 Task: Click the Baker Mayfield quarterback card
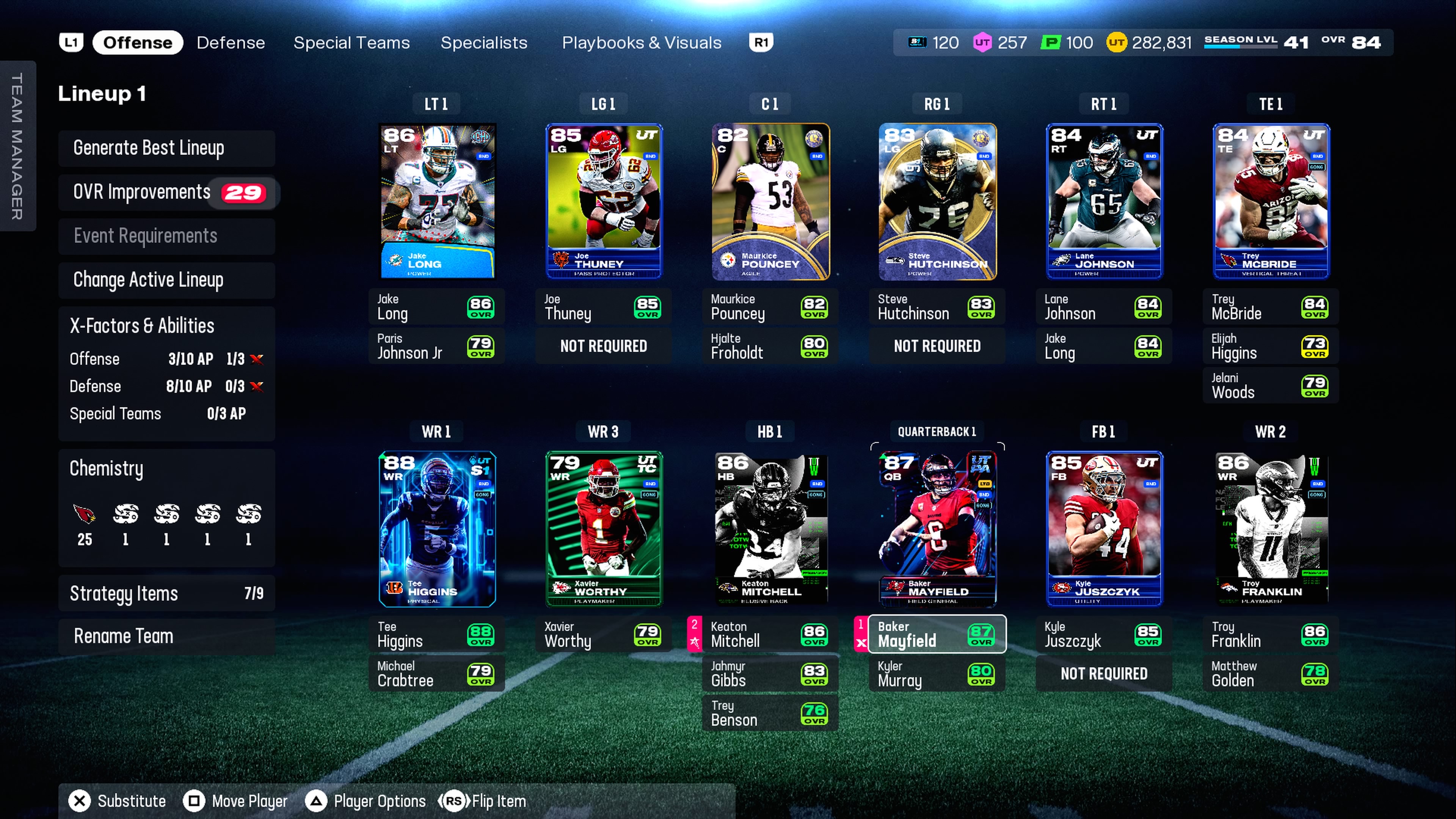(x=937, y=529)
